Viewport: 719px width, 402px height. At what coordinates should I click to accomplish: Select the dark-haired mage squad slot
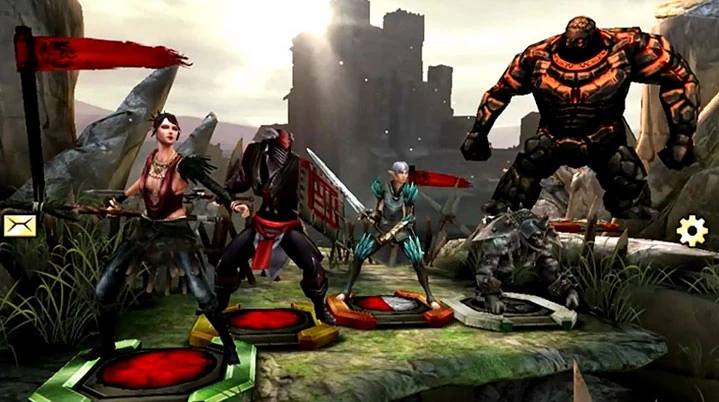coord(143,367)
